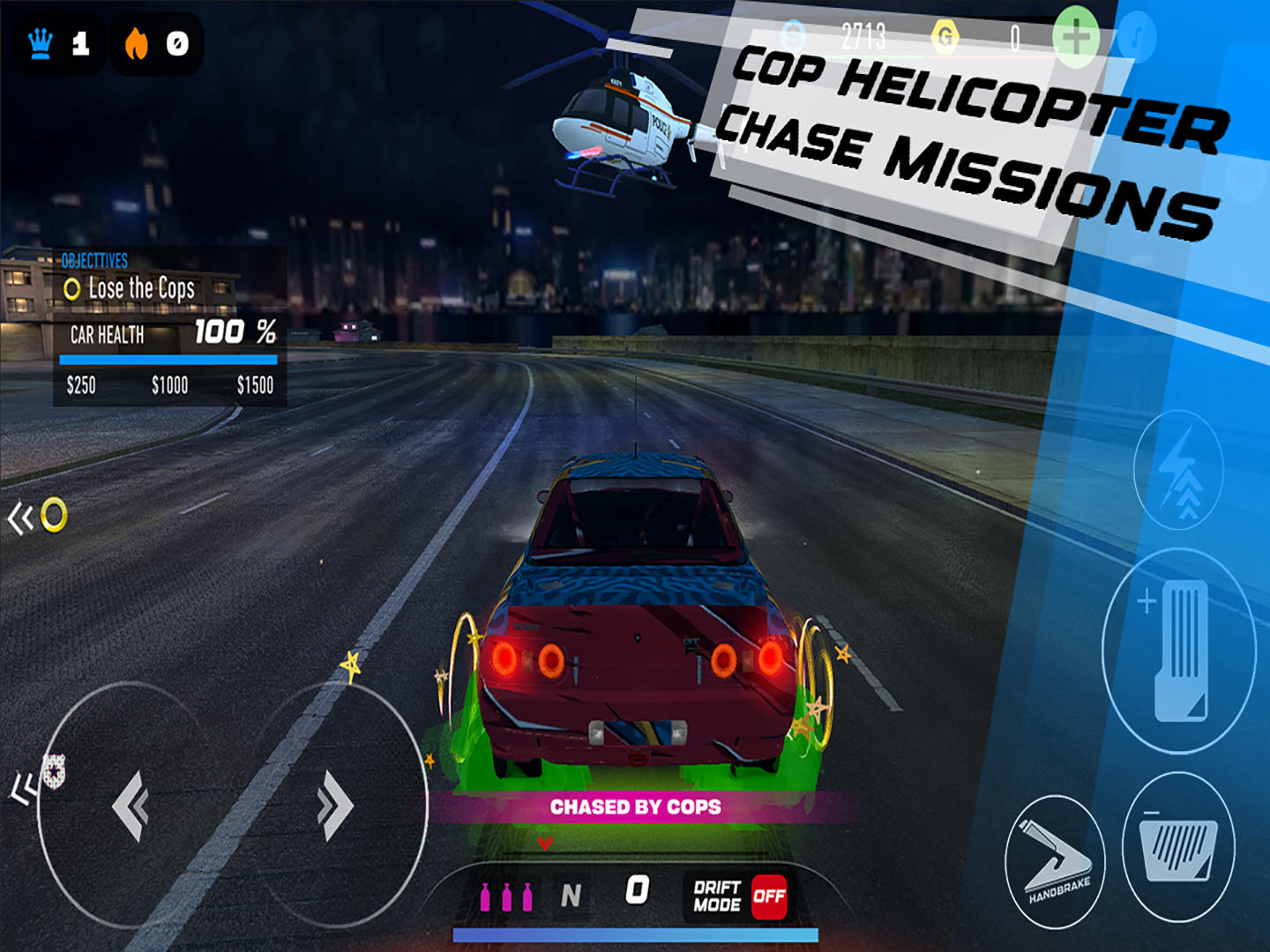Click the yellow G gold coin icon
The image size is (1270, 952).
pos(946,33)
